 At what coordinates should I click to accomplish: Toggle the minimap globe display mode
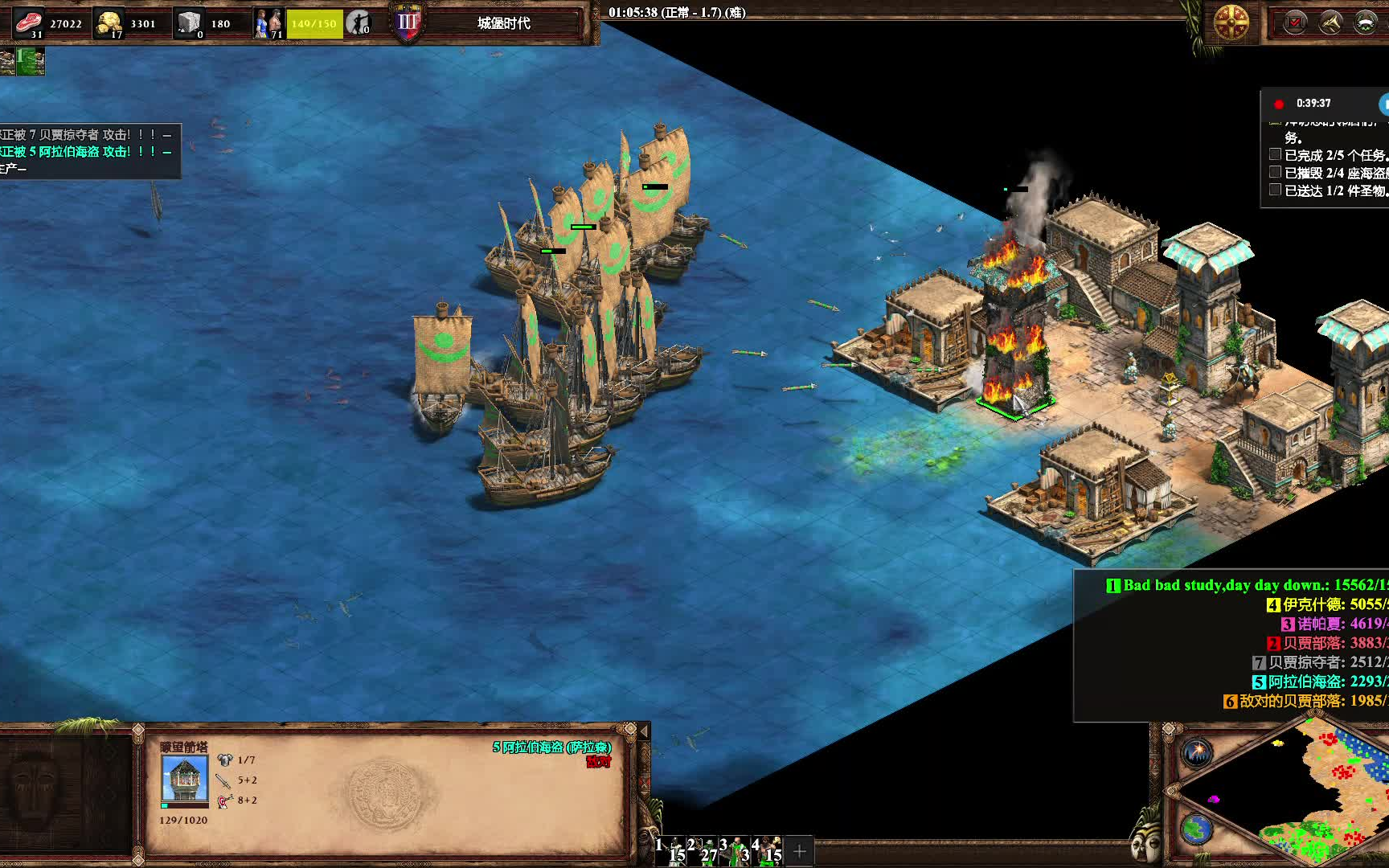(x=1197, y=829)
